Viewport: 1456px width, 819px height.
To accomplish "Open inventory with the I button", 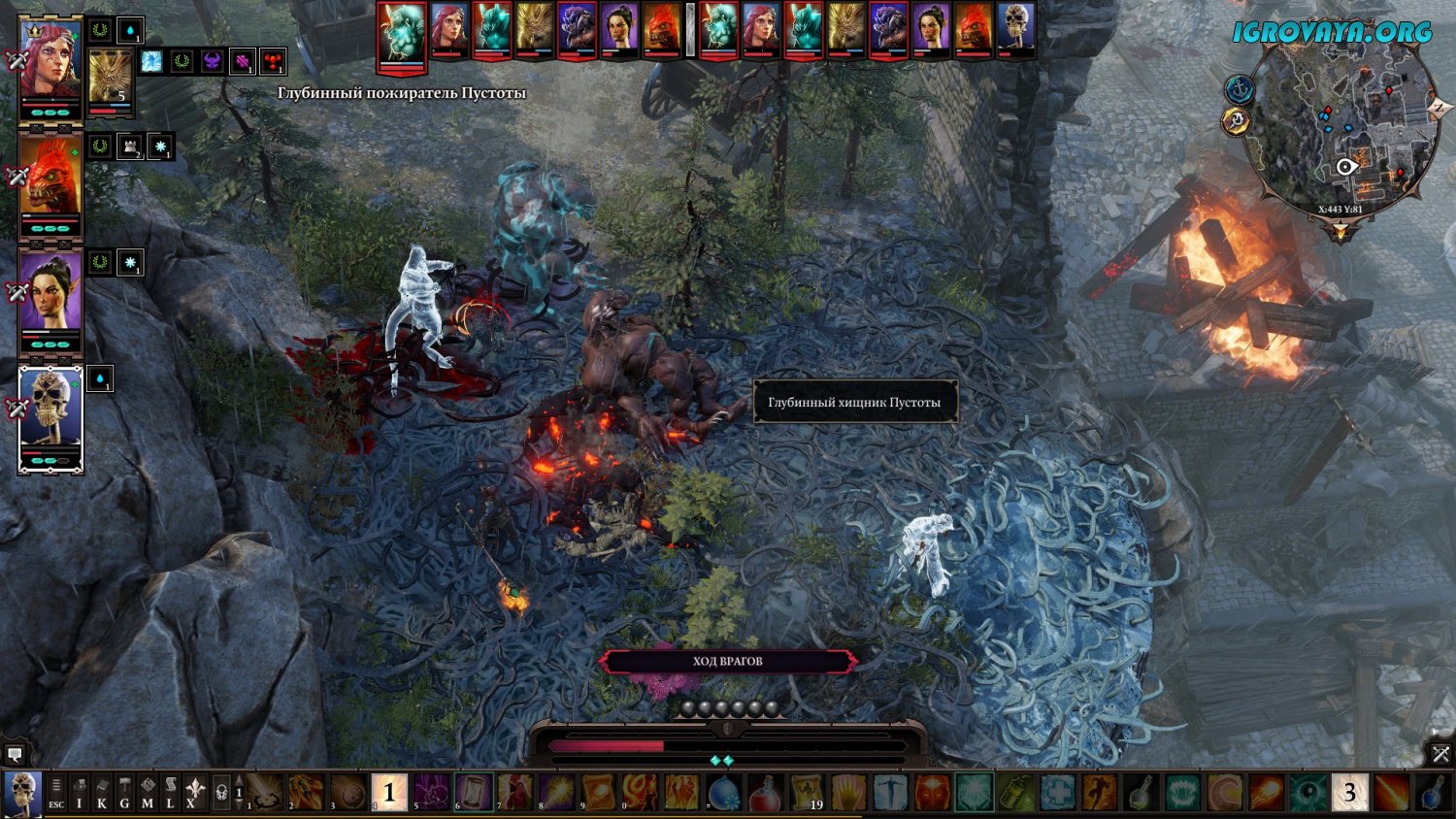I will pos(80,794).
